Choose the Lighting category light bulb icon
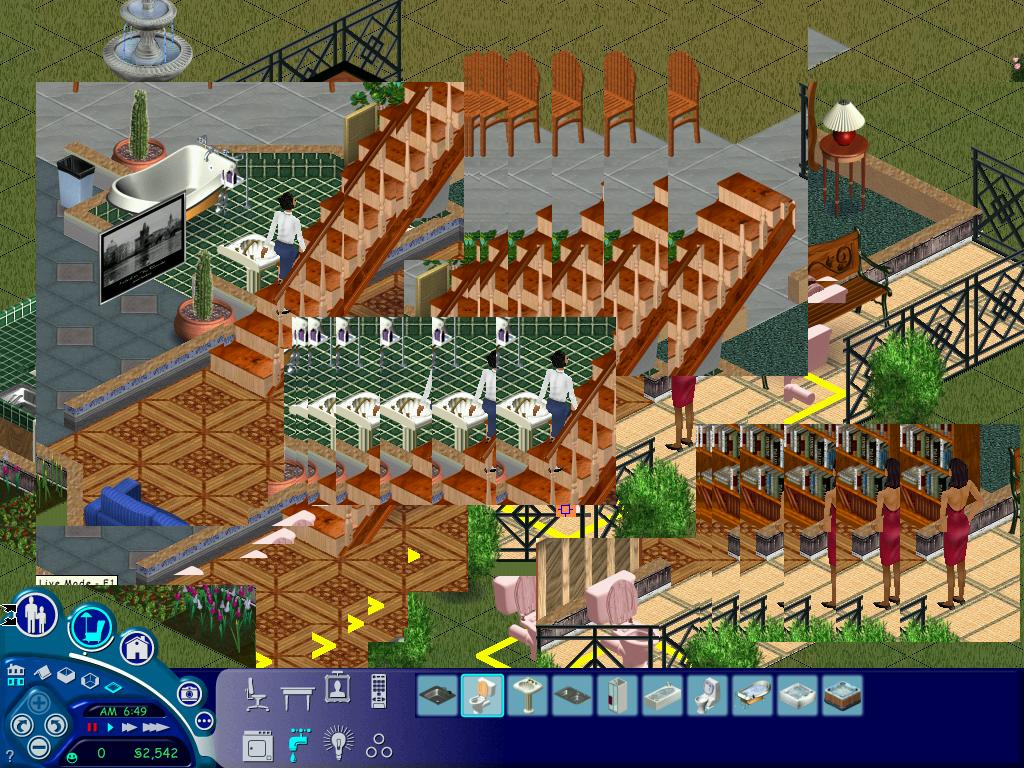The image size is (1024, 768). [338, 744]
